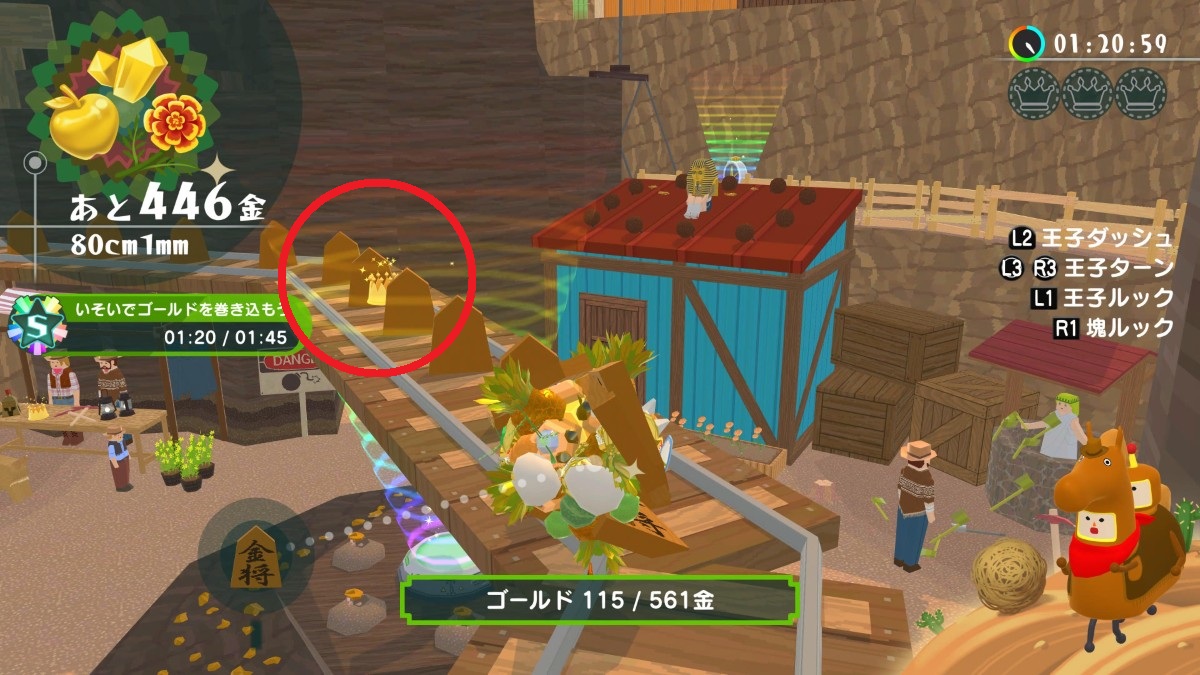Click the horse-riding character portrait
The width and height of the screenshot is (1200, 675).
pyautogui.click(x=1110, y=535)
